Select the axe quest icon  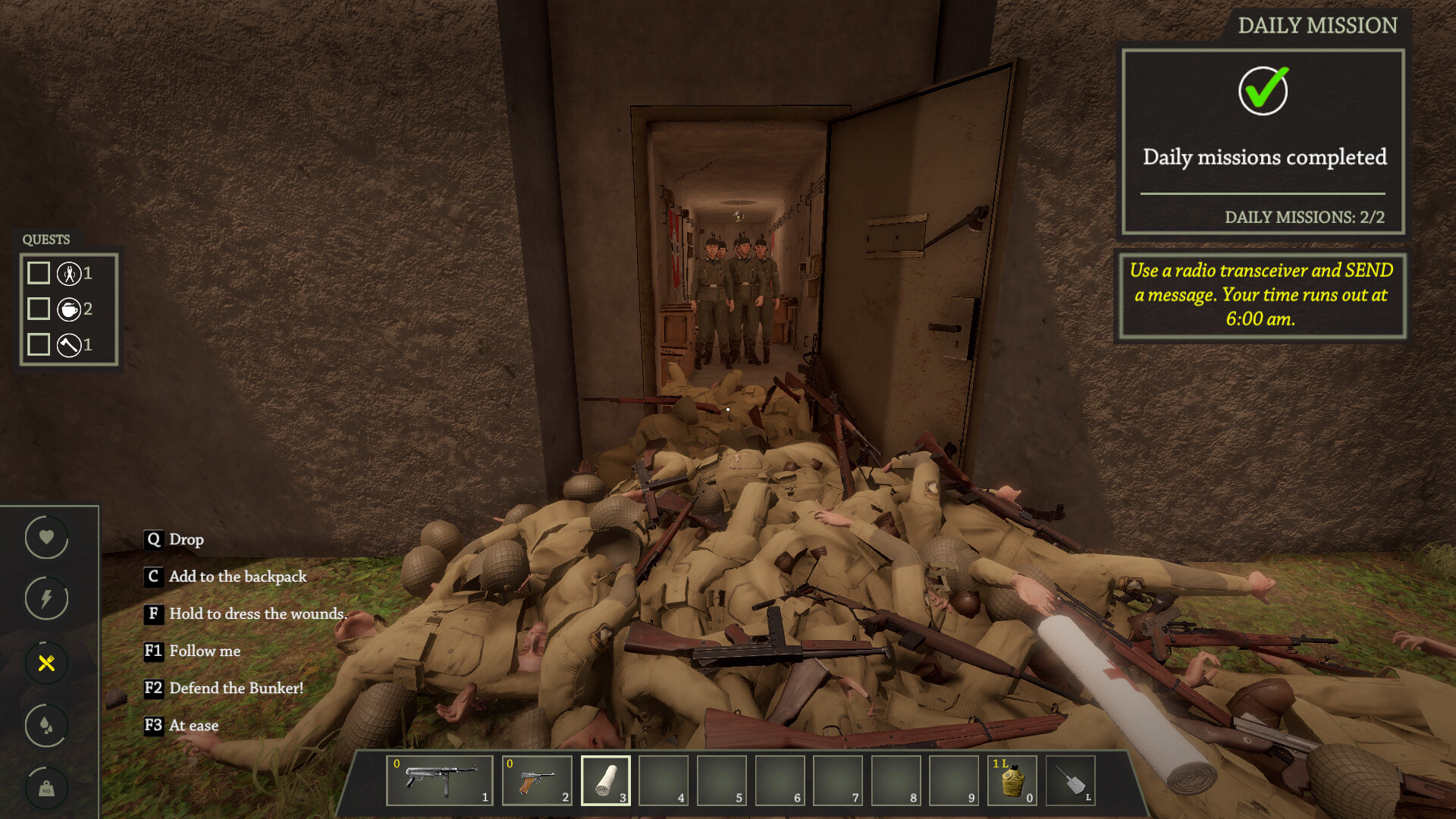point(69,344)
